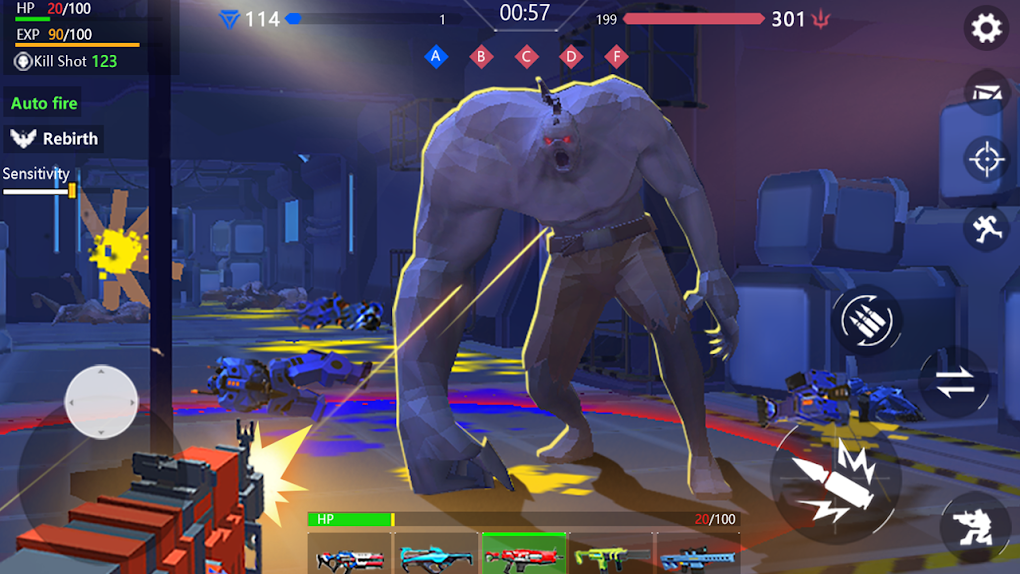Tap the virtual movement joystick
Image resolution: width=1020 pixels, height=574 pixels.
click(x=101, y=401)
